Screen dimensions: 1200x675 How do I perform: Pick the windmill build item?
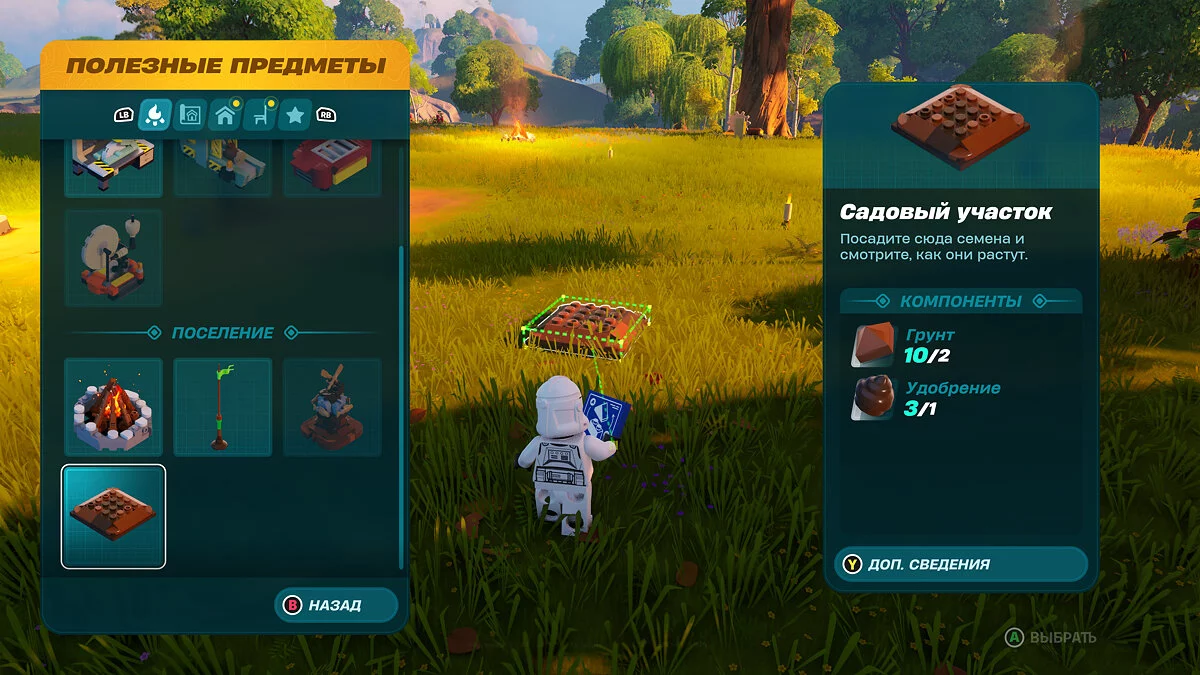click(332, 407)
